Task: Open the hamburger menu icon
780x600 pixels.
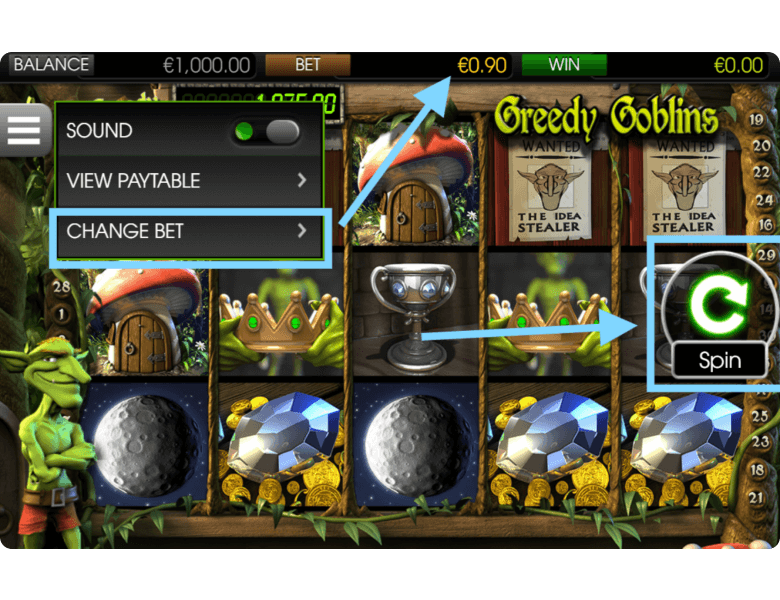Action: pyautogui.click(x=24, y=129)
